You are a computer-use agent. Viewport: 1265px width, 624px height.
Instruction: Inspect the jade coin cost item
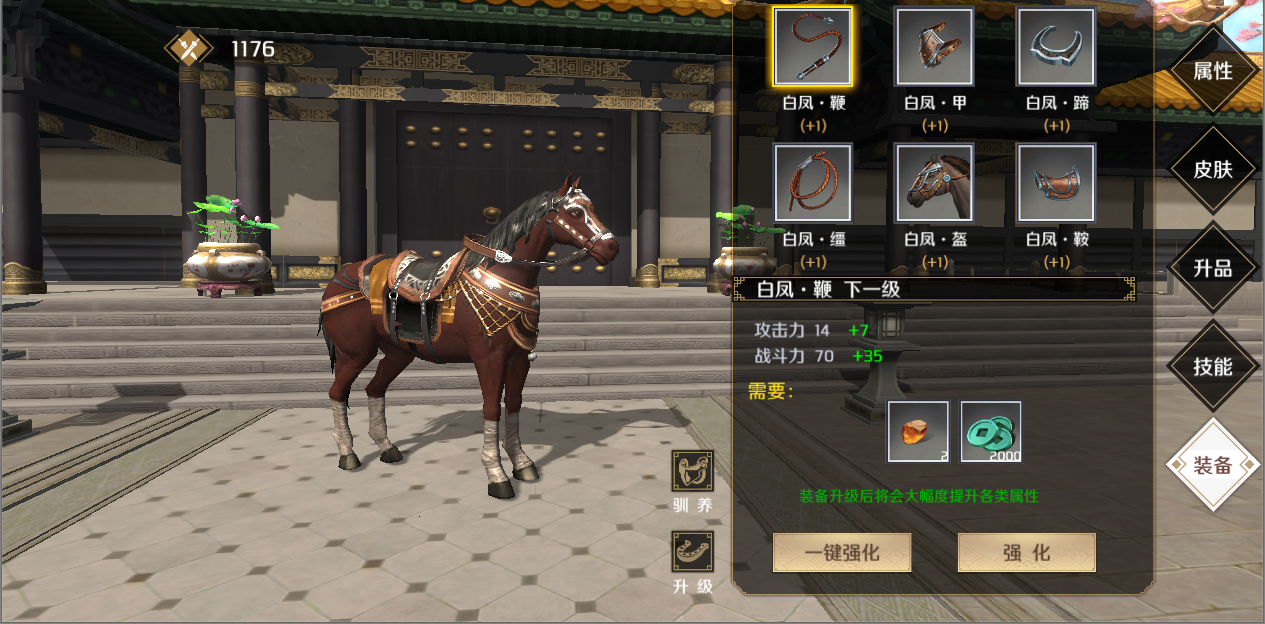(x=990, y=432)
